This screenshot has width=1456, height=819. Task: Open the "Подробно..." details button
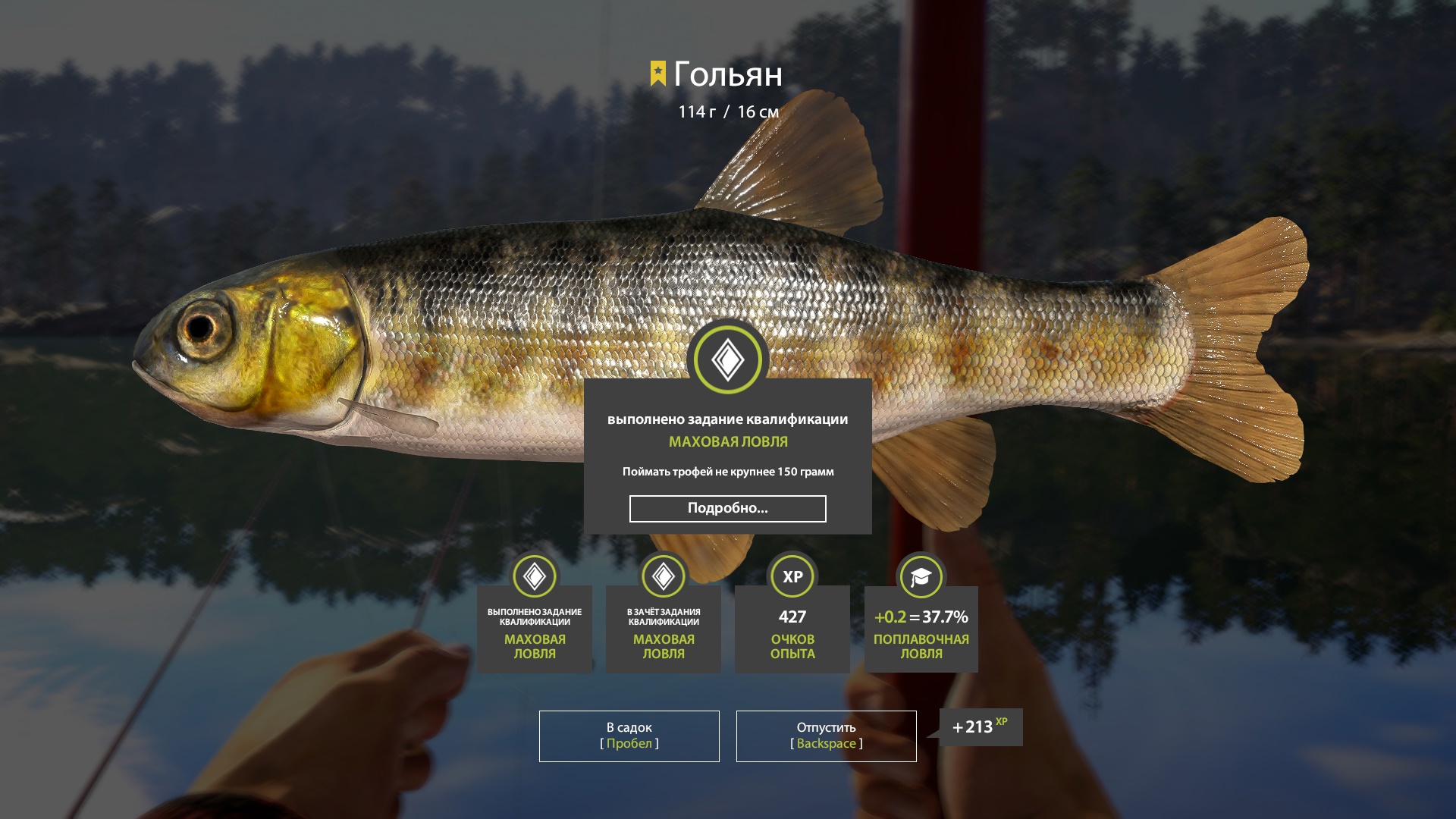(727, 509)
